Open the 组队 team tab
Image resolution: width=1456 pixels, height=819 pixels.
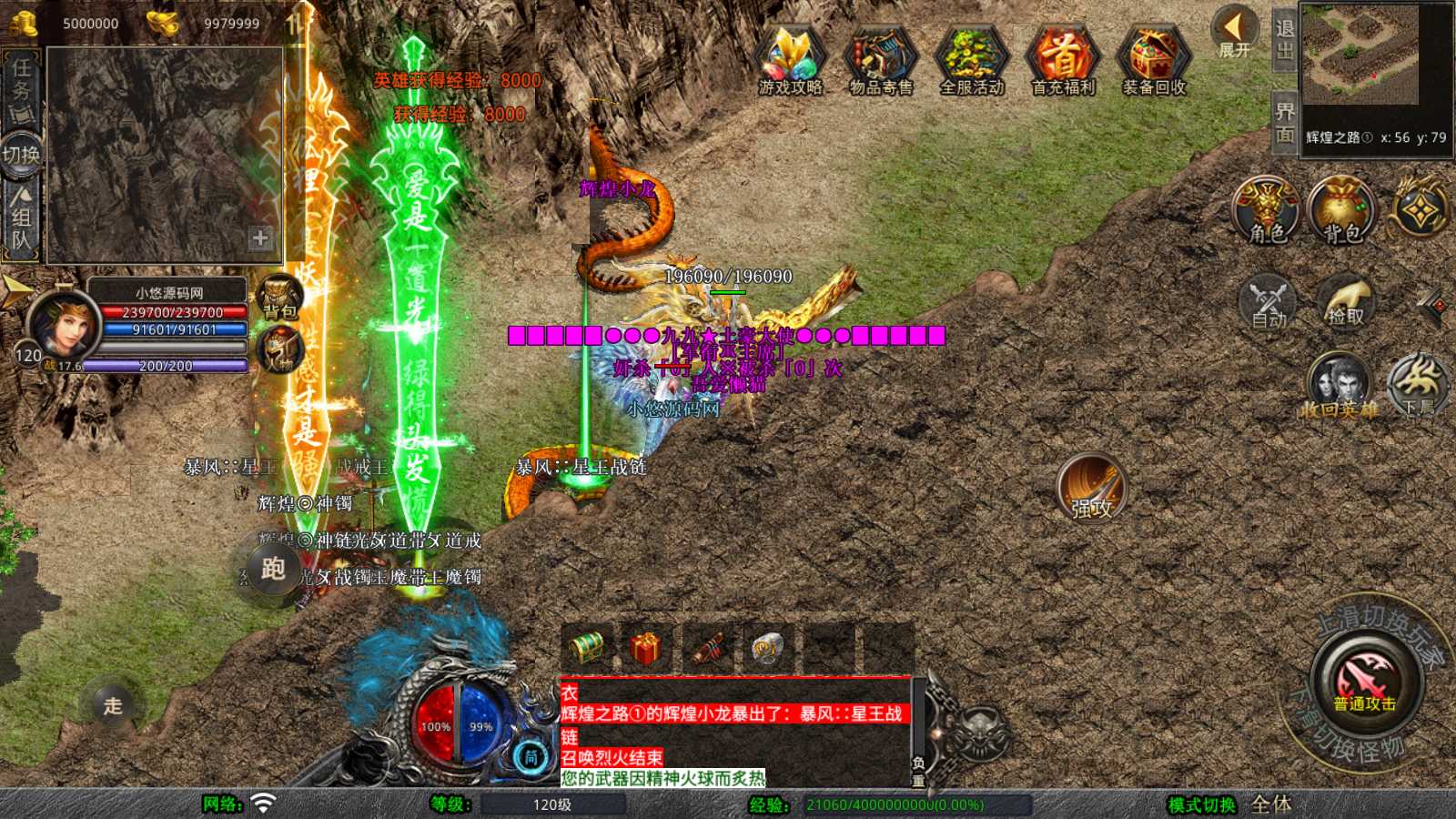[x=21, y=218]
